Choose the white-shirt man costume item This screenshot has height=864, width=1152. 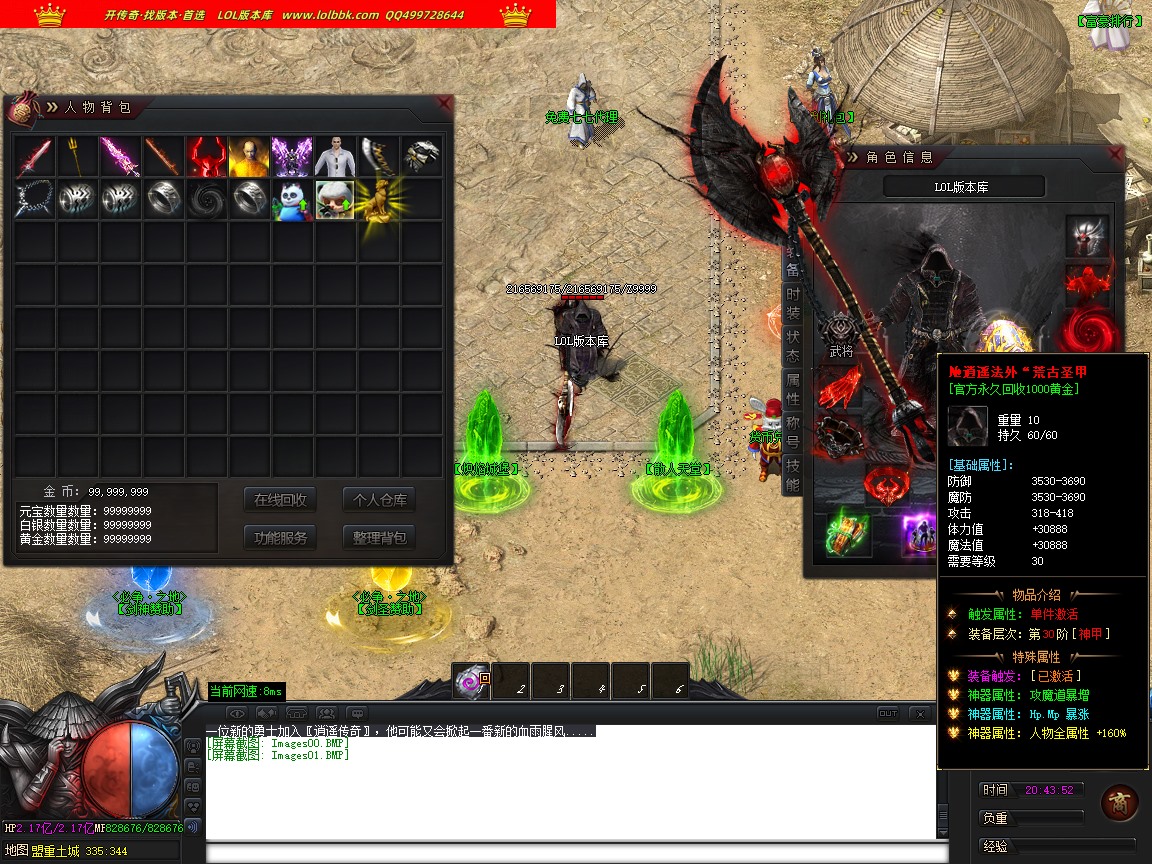click(335, 157)
